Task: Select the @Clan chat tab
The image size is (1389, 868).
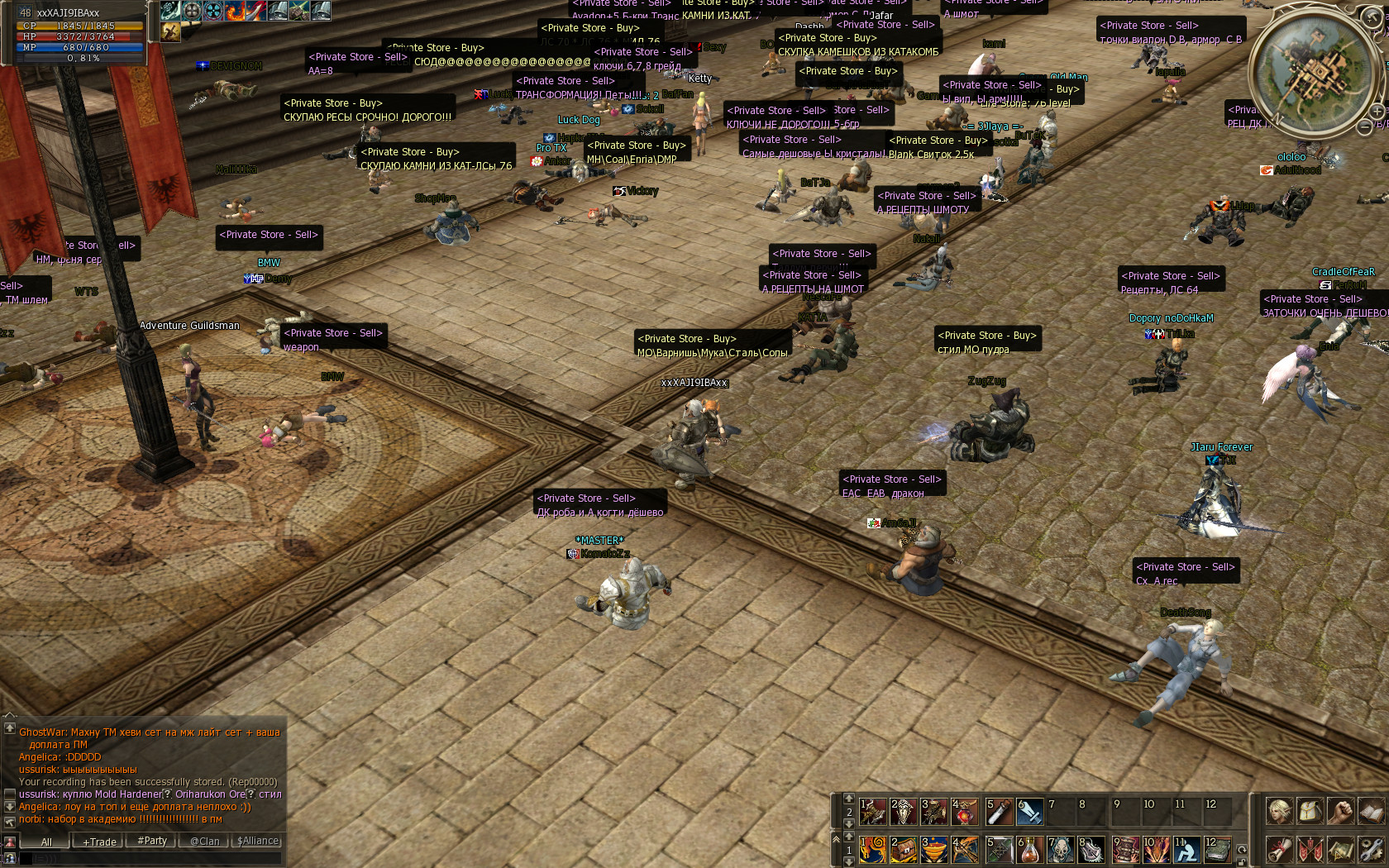Action: pyautogui.click(x=205, y=842)
